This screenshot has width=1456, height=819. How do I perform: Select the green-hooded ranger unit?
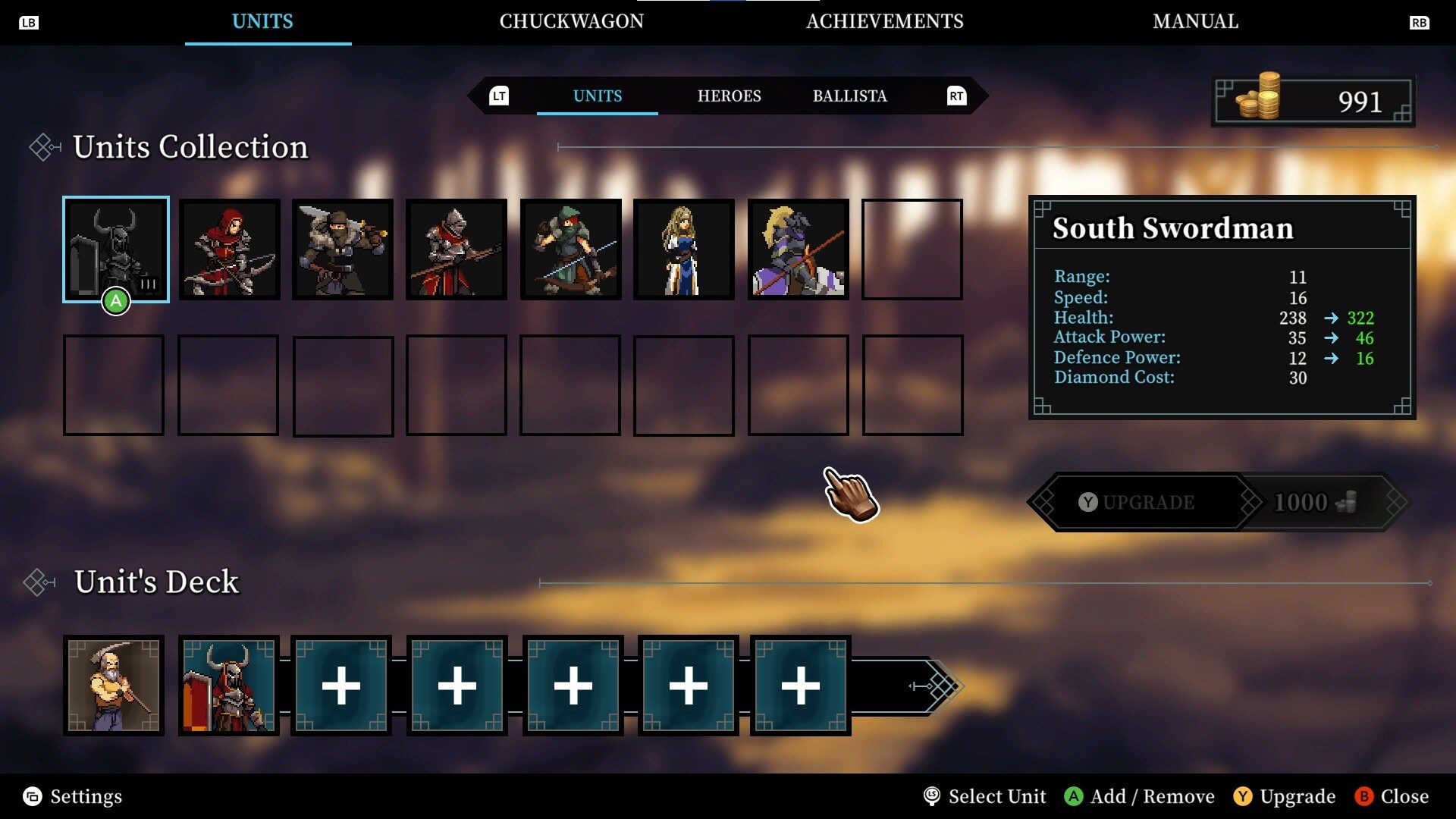570,249
